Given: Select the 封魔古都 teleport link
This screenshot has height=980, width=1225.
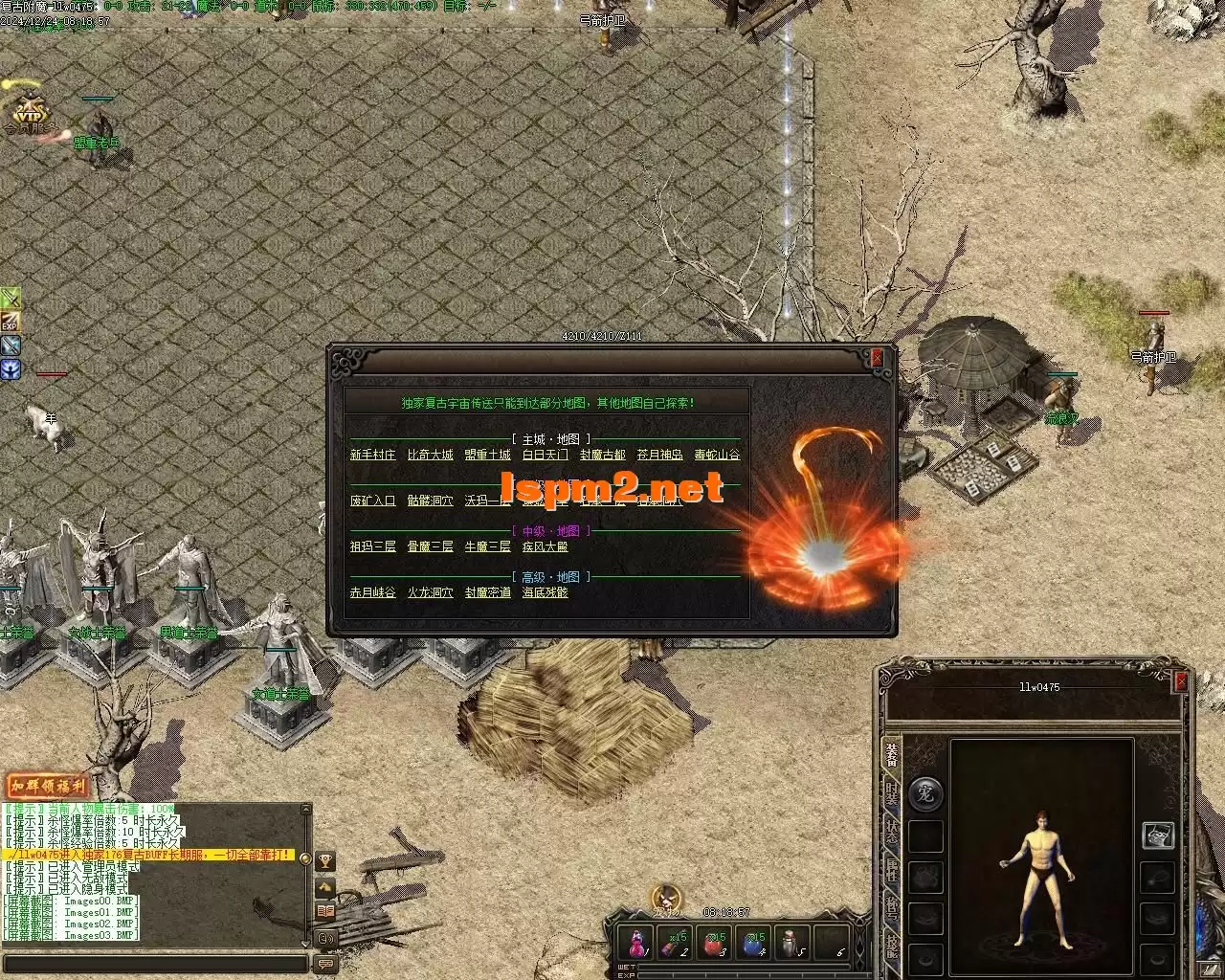Looking at the screenshot, I should (602, 455).
